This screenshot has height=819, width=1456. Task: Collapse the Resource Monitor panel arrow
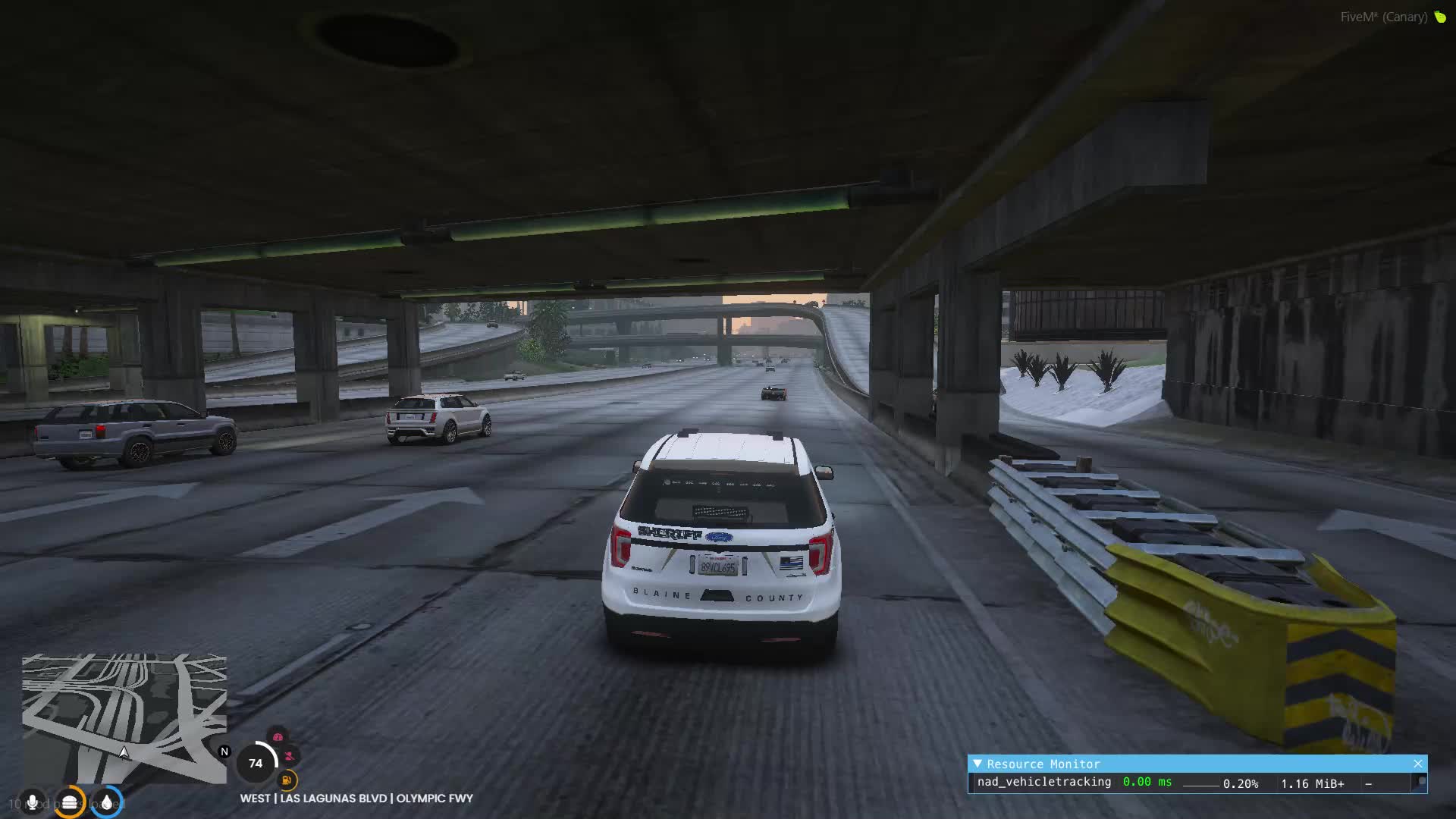point(977,764)
